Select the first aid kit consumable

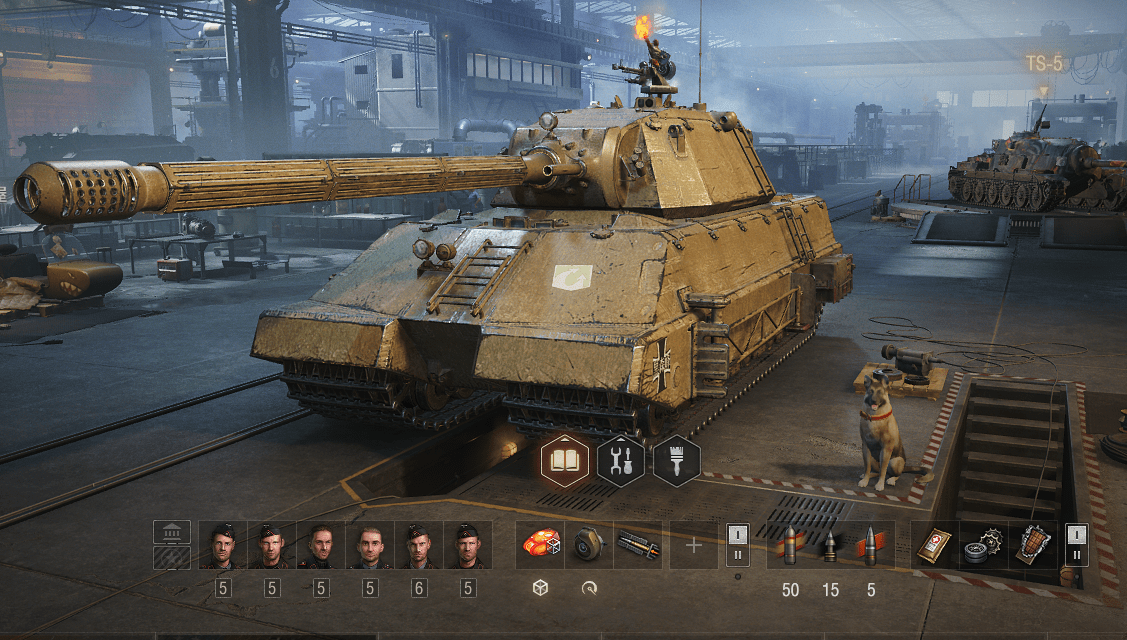(x=936, y=545)
